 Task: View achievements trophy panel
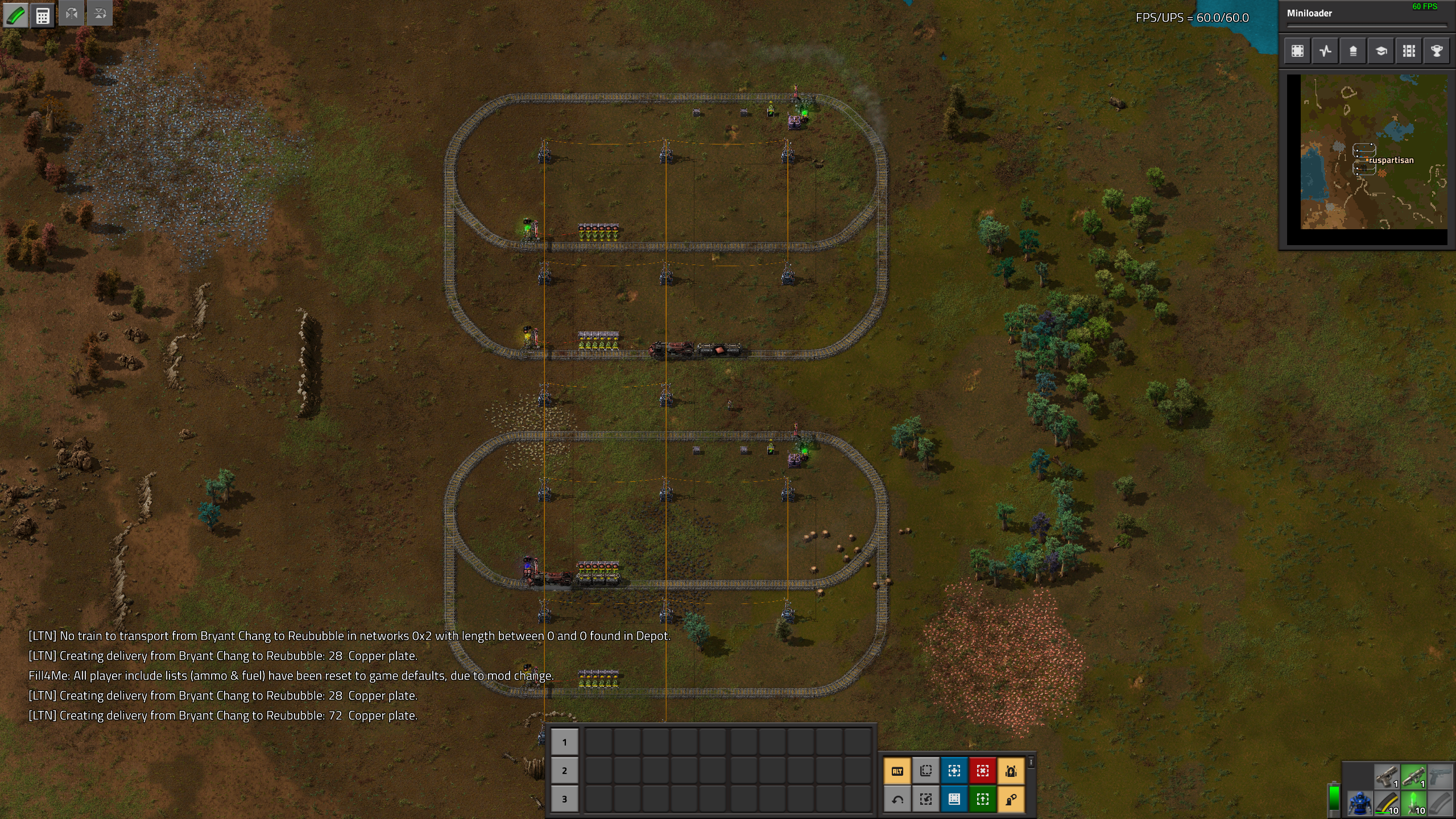[x=1437, y=51]
